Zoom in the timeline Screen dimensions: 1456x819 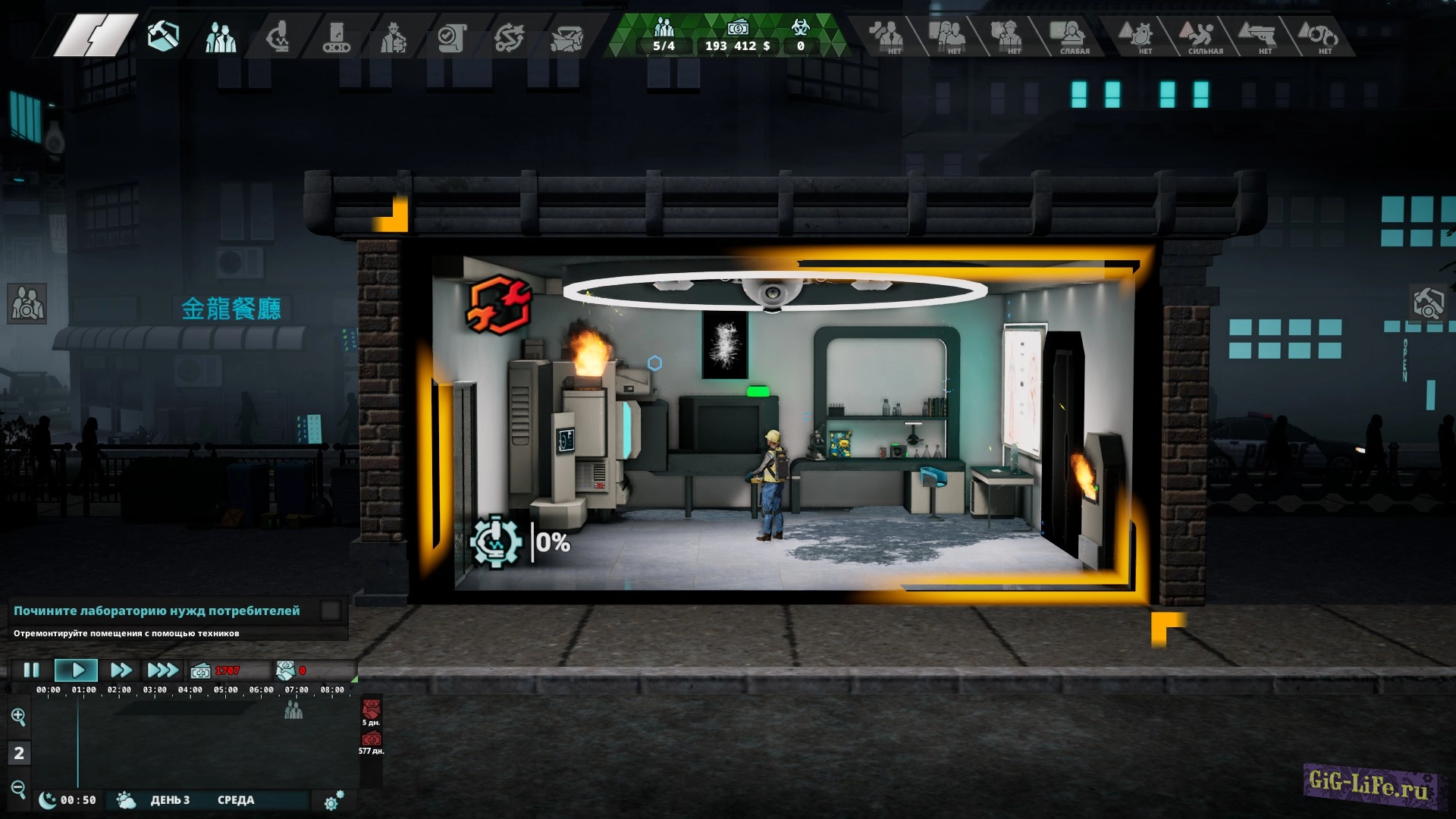click(x=18, y=717)
